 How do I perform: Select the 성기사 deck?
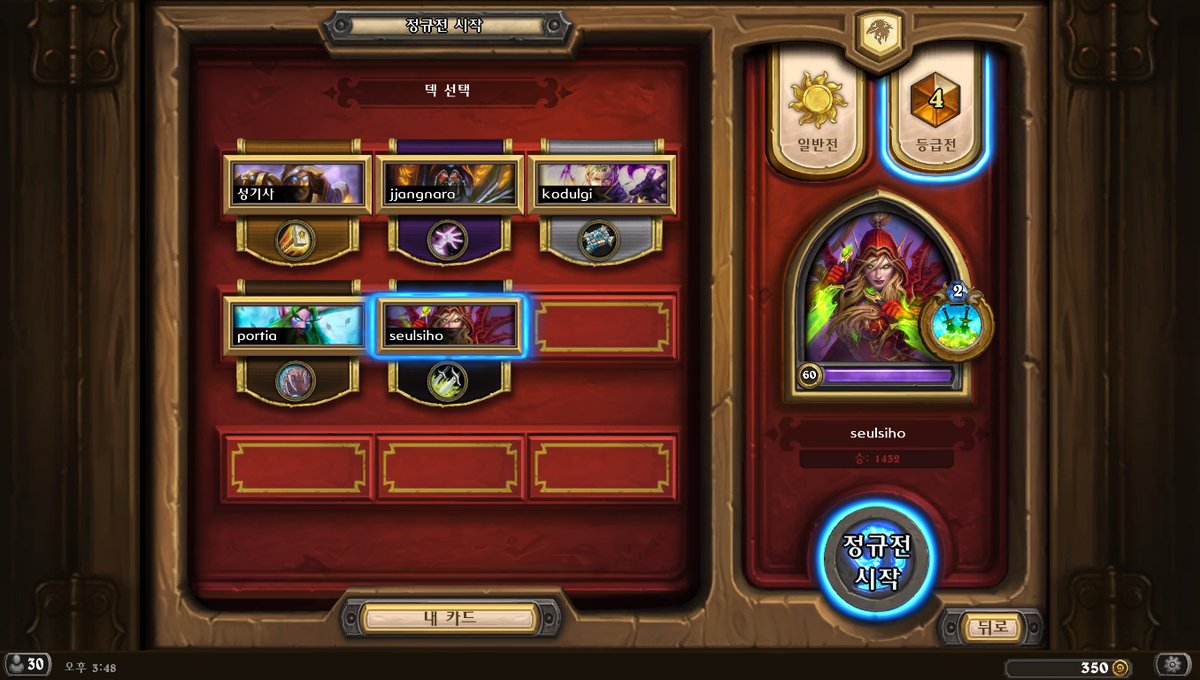pos(297,185)
